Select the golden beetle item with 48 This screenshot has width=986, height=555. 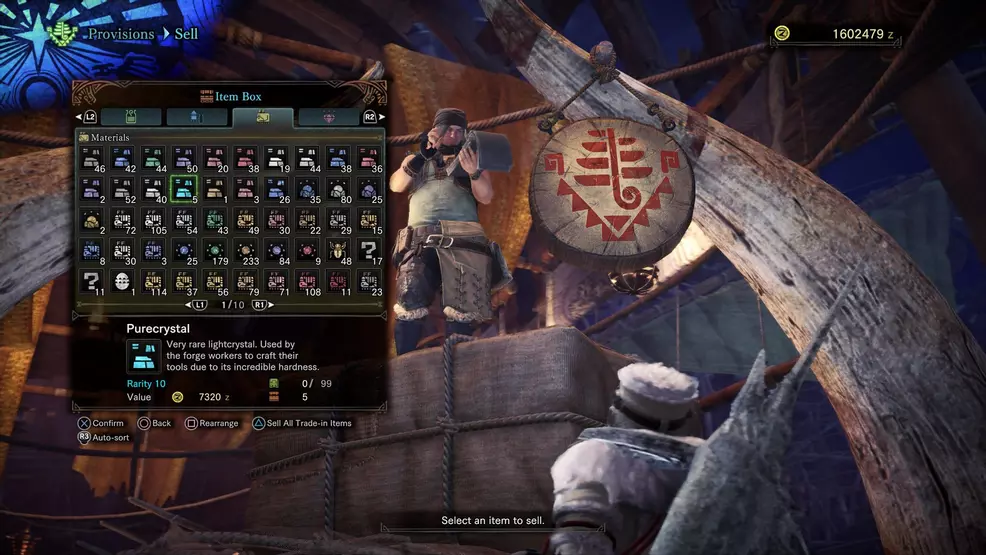(x=339, y=251)
